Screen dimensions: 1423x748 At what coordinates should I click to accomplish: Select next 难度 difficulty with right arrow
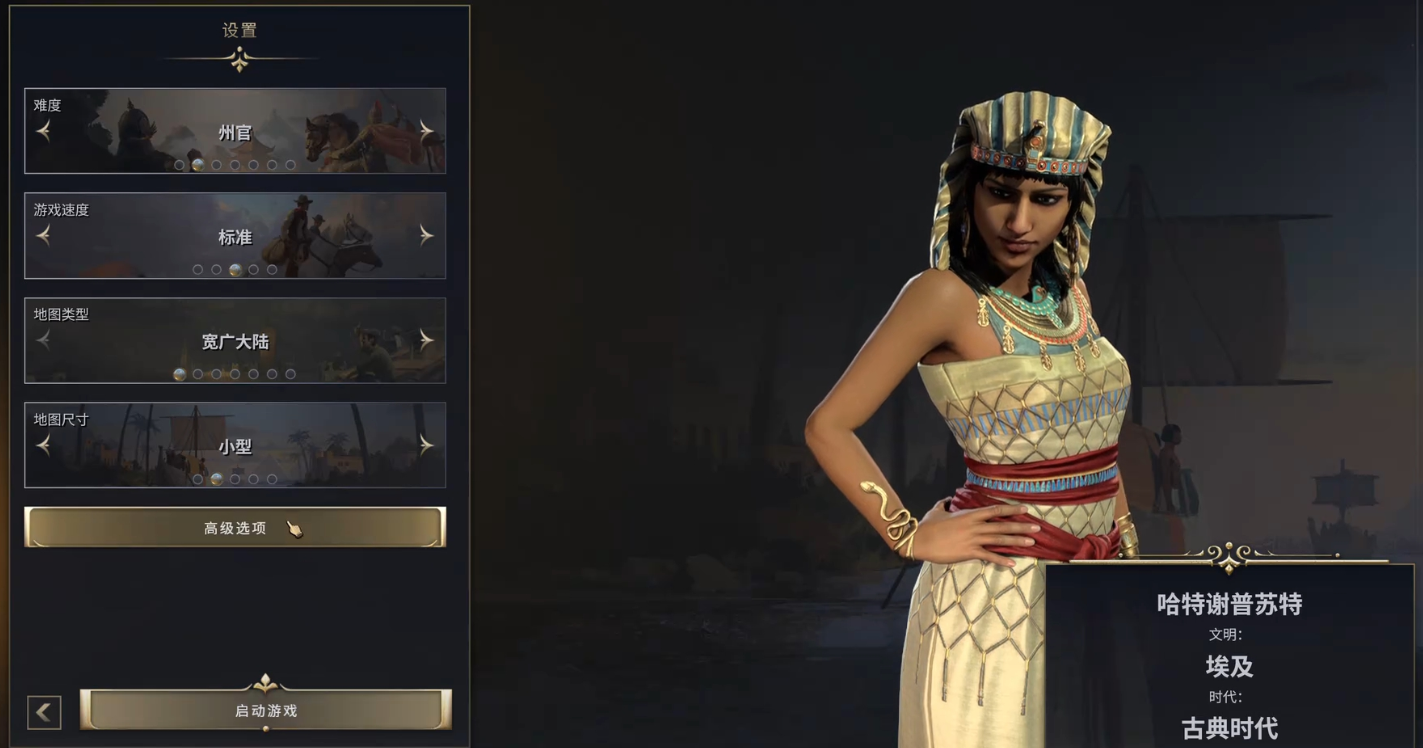pos(427,131)
